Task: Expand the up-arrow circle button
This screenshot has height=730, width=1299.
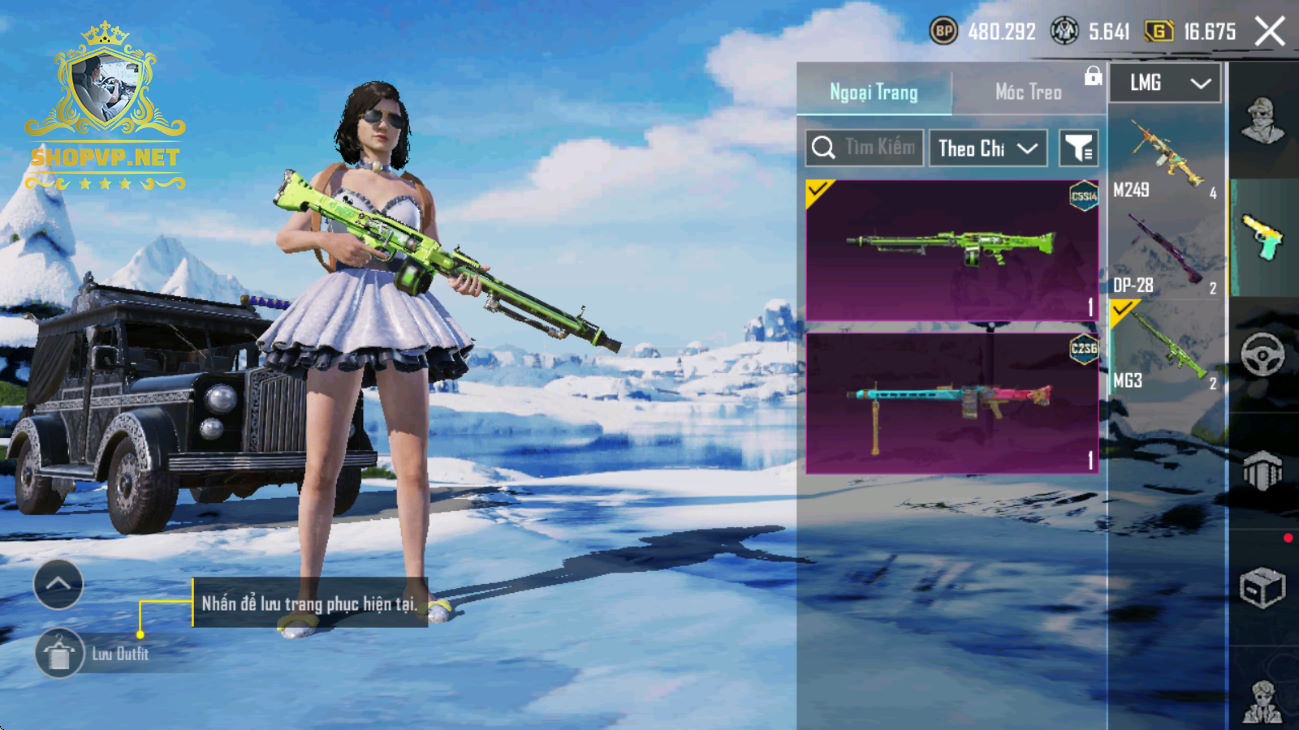Action: tap(58, 585)
